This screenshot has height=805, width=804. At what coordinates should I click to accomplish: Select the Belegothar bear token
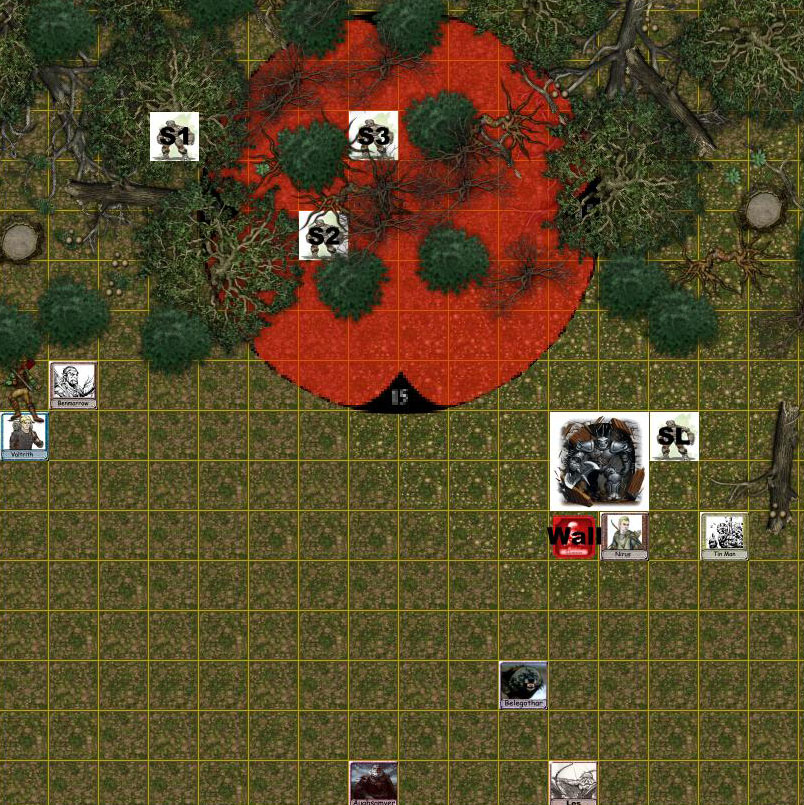point(524,685)
